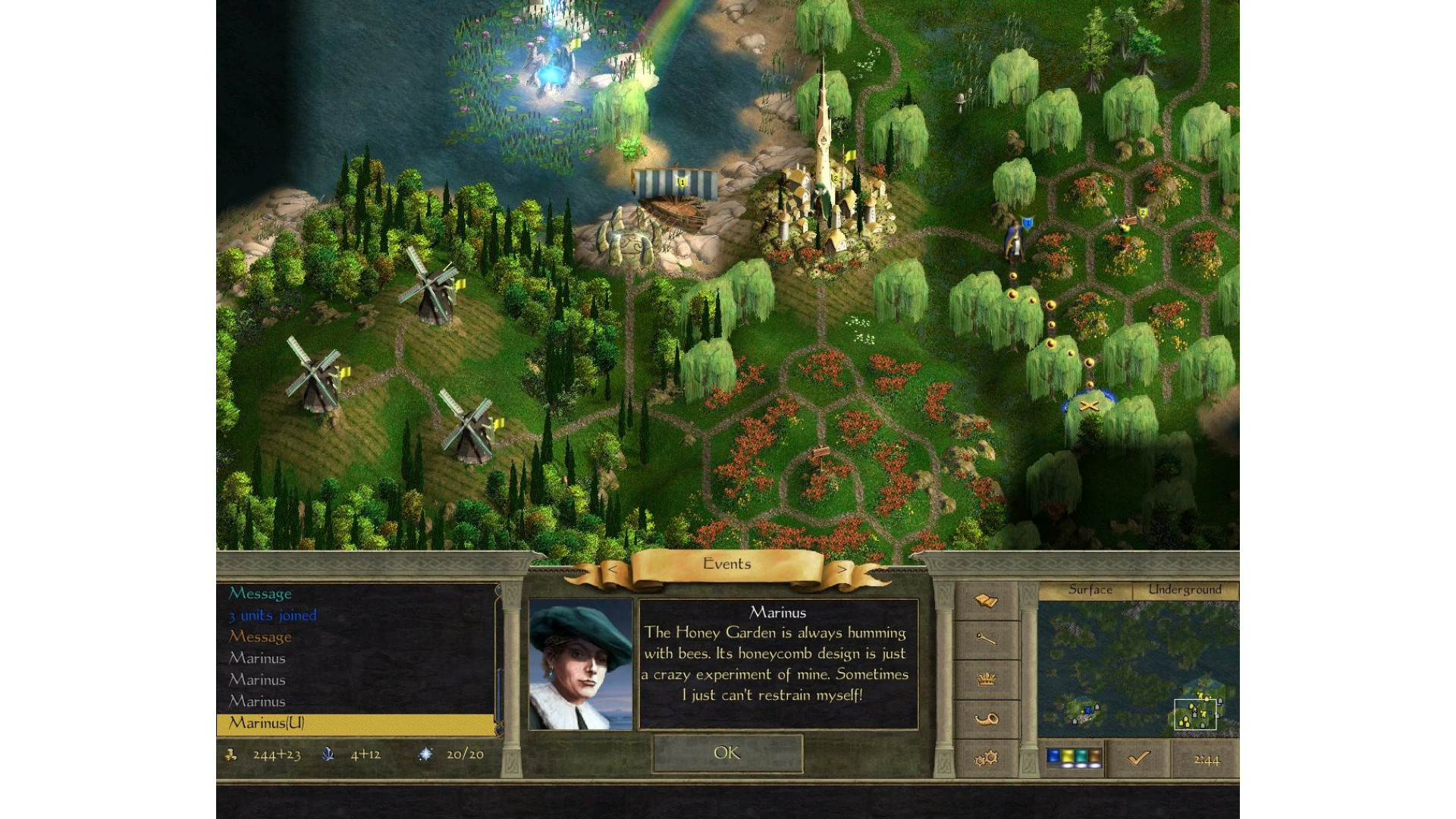Click the player color status panel
The height and width of the screenshot is (819, 1456).
pyautogui.click(x=1072, y=758)
